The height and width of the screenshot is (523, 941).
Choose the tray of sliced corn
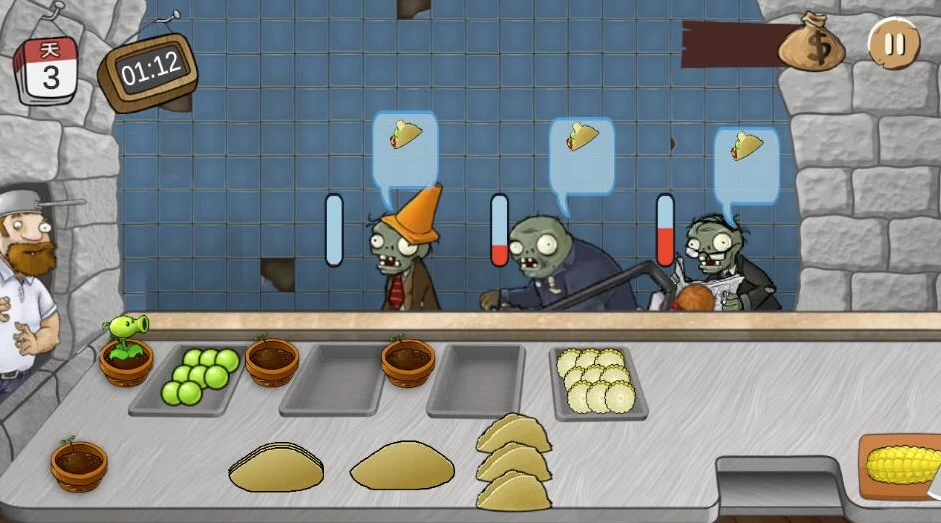click(x=597, y=382)
